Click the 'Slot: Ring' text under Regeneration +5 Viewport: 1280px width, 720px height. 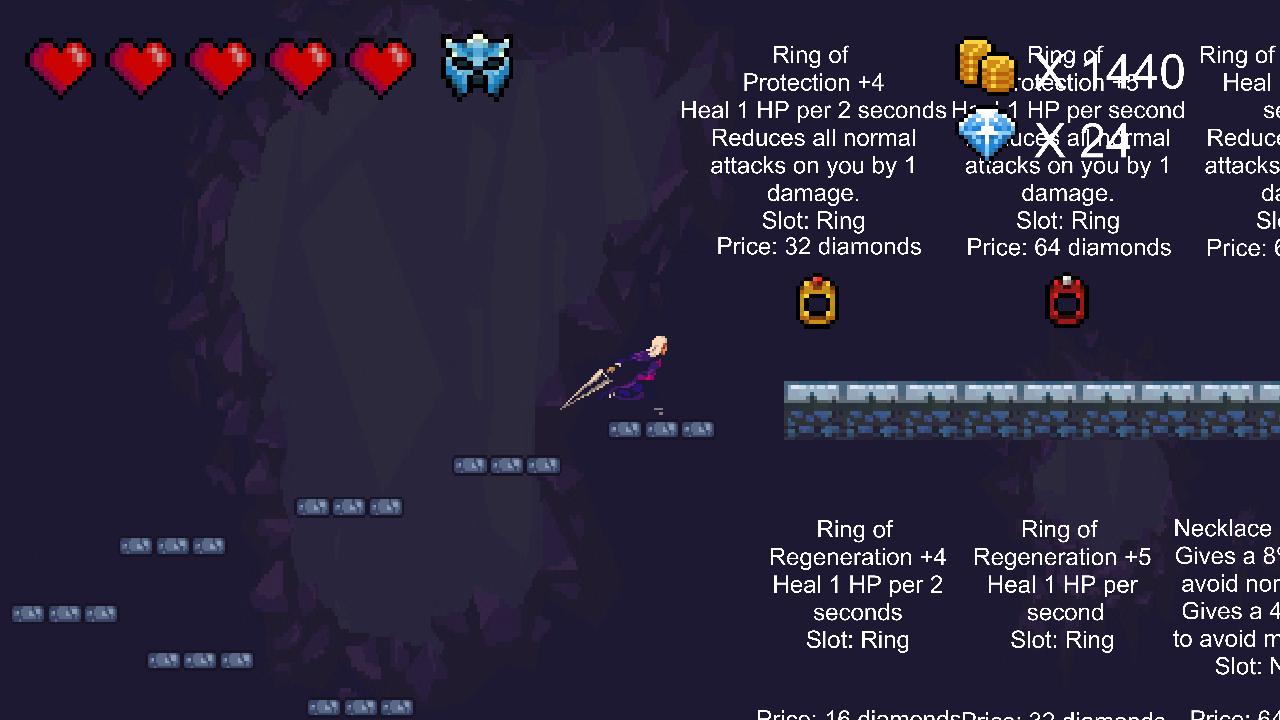[1061, 640]
